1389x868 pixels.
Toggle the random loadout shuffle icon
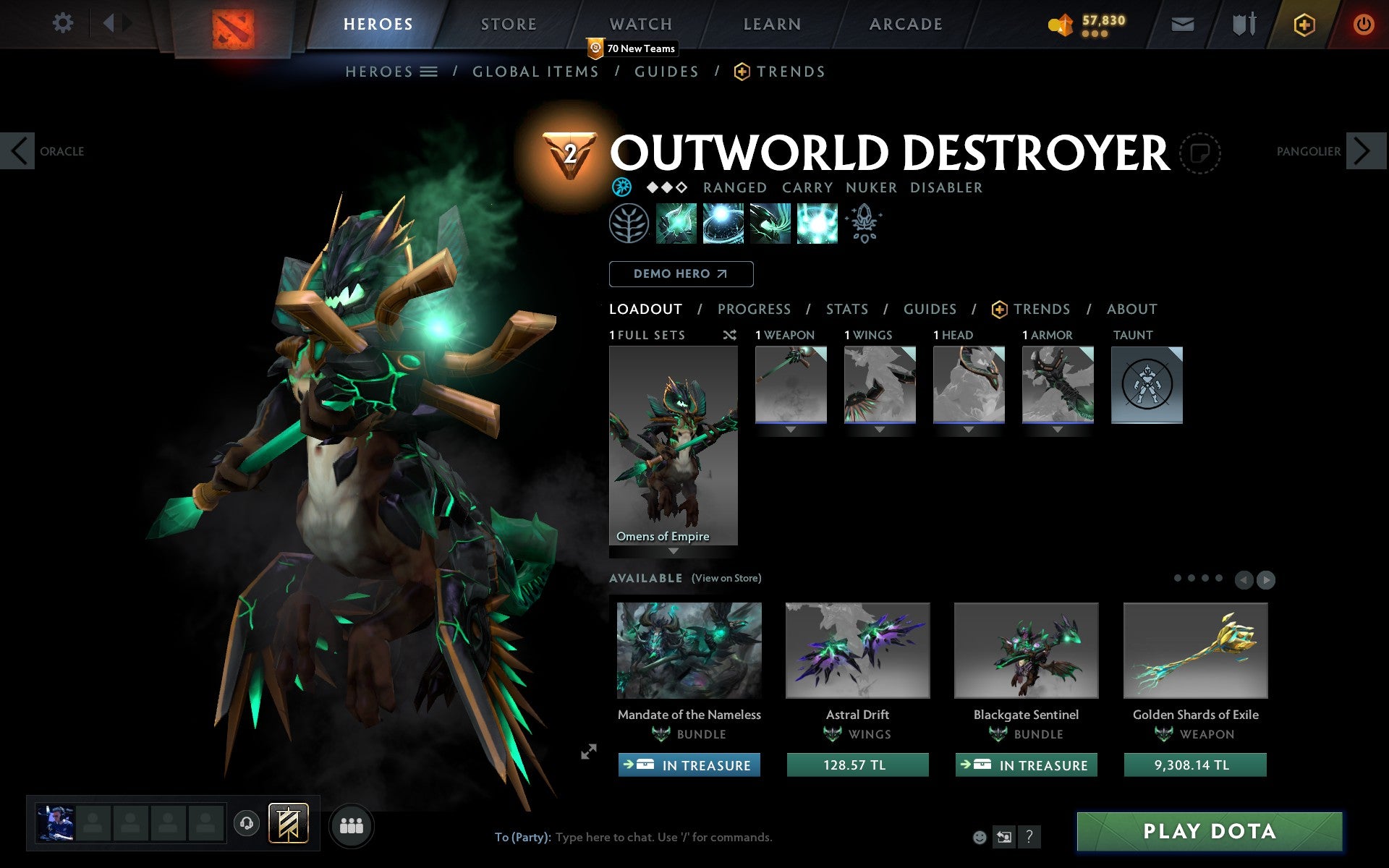click(729, 335)
